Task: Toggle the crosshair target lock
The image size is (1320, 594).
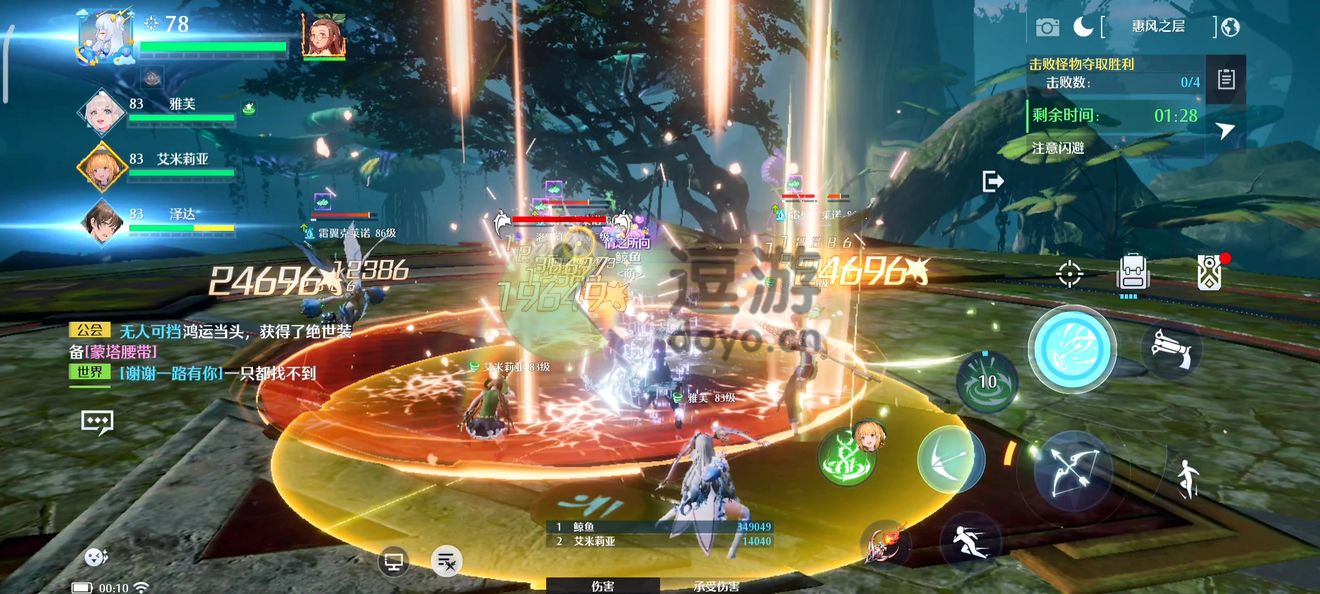Action: (x=1070, y=272)
